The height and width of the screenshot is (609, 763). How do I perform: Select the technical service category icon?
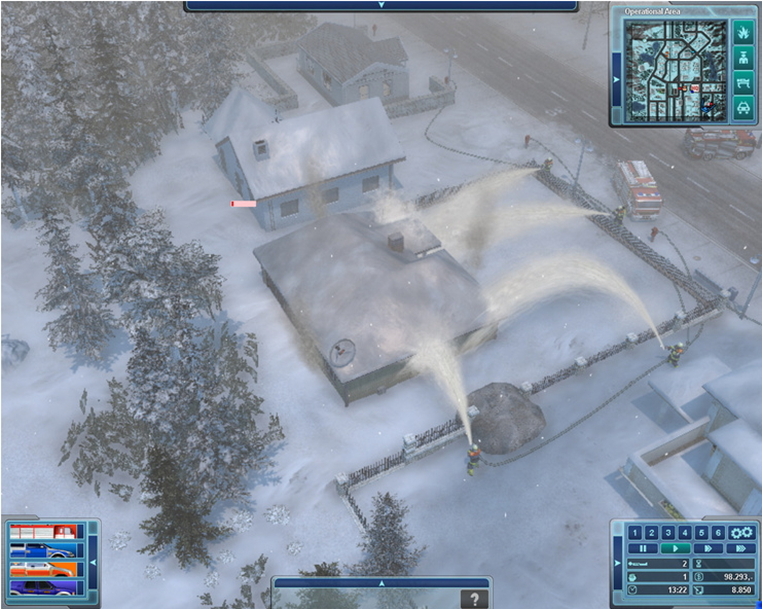click(742, 82)
